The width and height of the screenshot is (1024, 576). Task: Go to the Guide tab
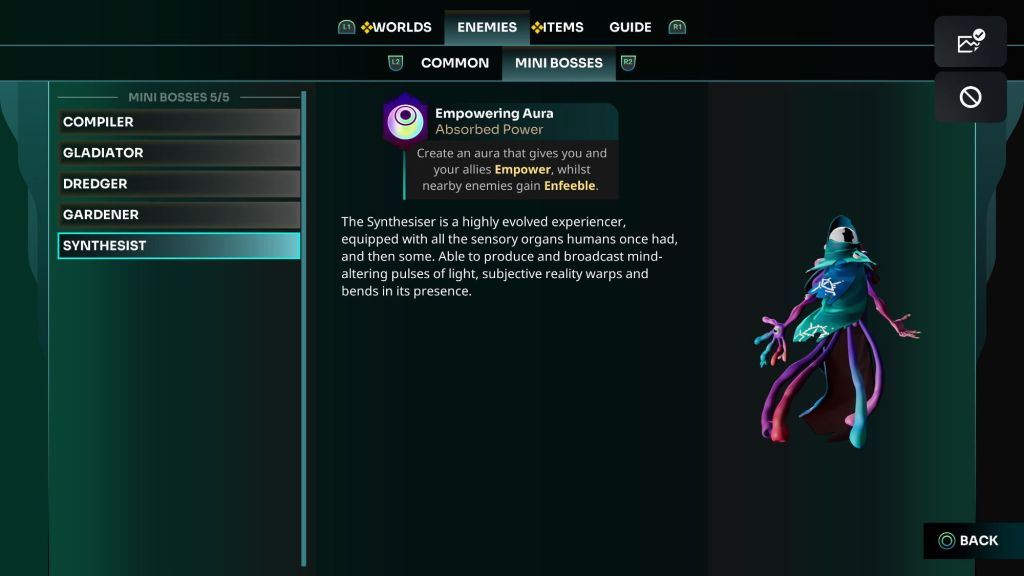tap(630, 27)
